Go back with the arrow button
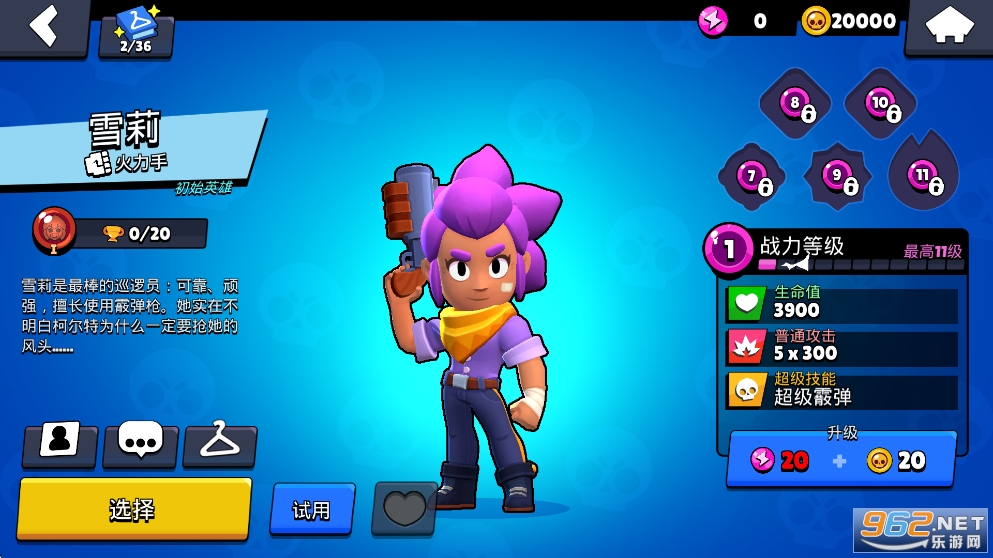This screenshot has height=558, width=993. 43,25
